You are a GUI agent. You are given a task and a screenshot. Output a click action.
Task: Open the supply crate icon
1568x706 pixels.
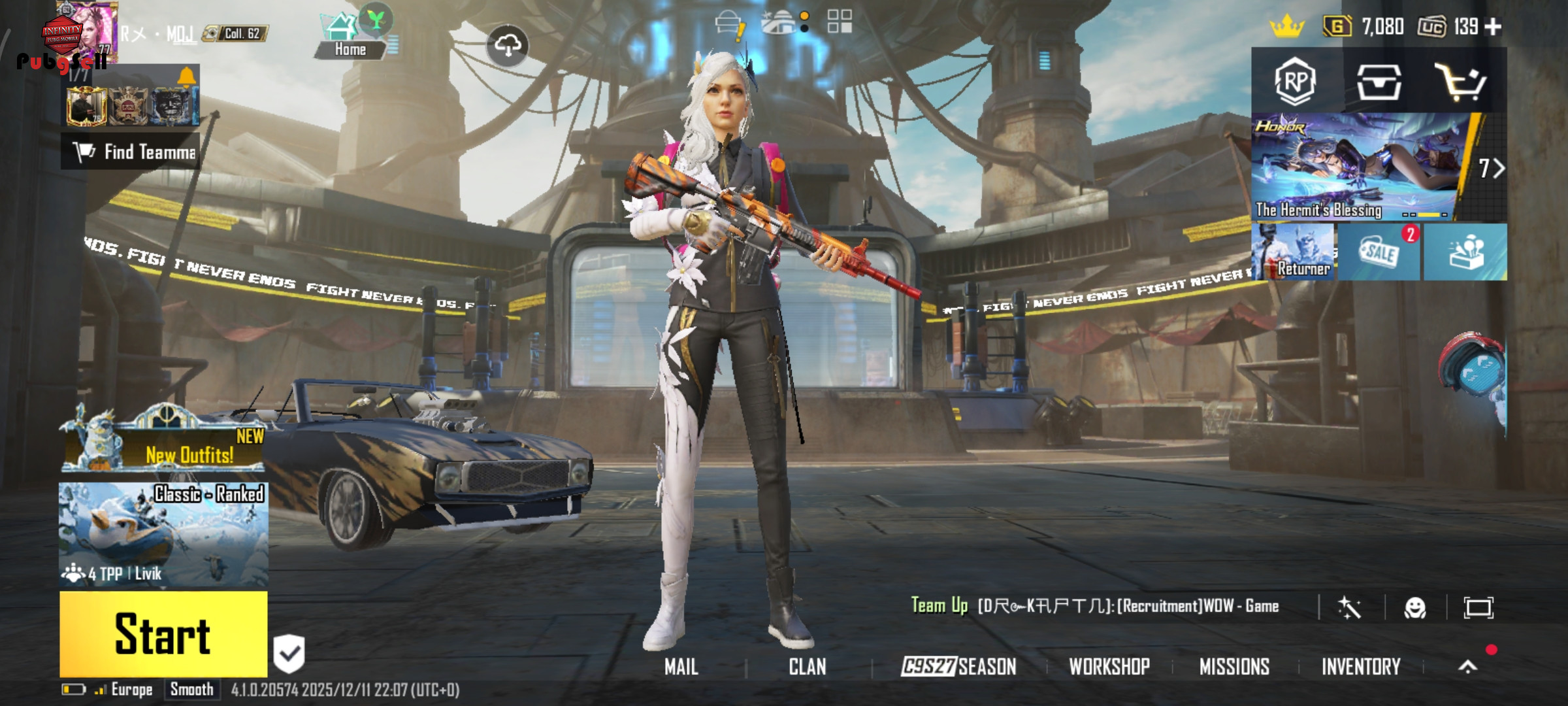1379,82
